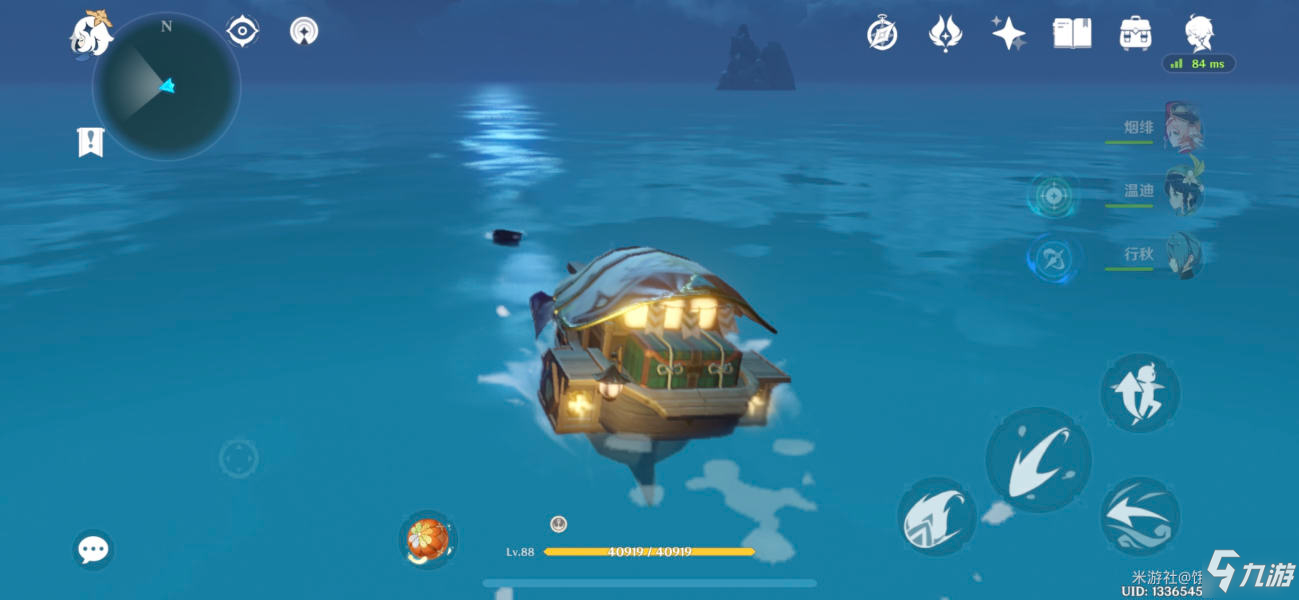The height and width of the screenshot is (600, 1299).
Task: Open the compass events icon
Action: pyautogui.click(x=881, y=34)
